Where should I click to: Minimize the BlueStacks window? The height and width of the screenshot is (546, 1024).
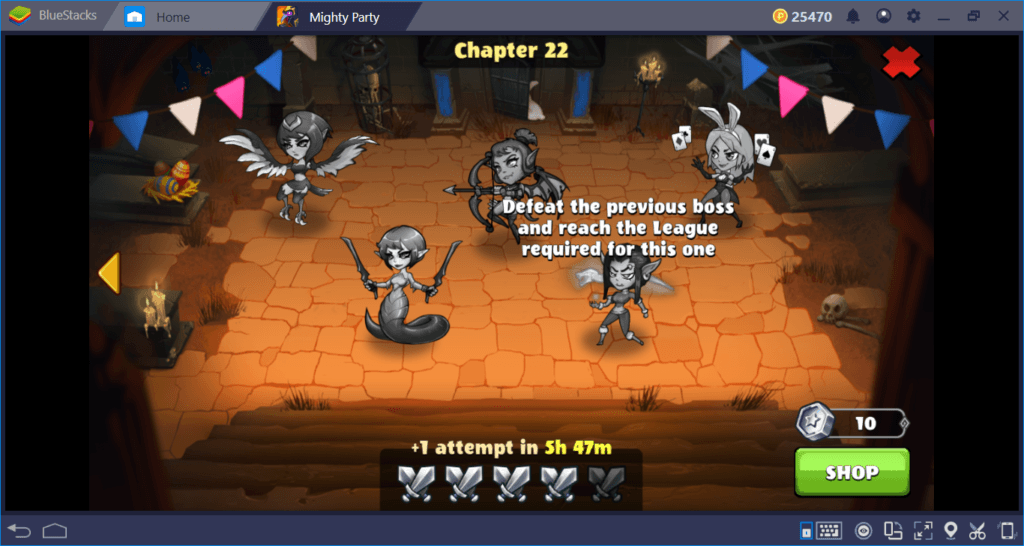(x=943, y=16)
